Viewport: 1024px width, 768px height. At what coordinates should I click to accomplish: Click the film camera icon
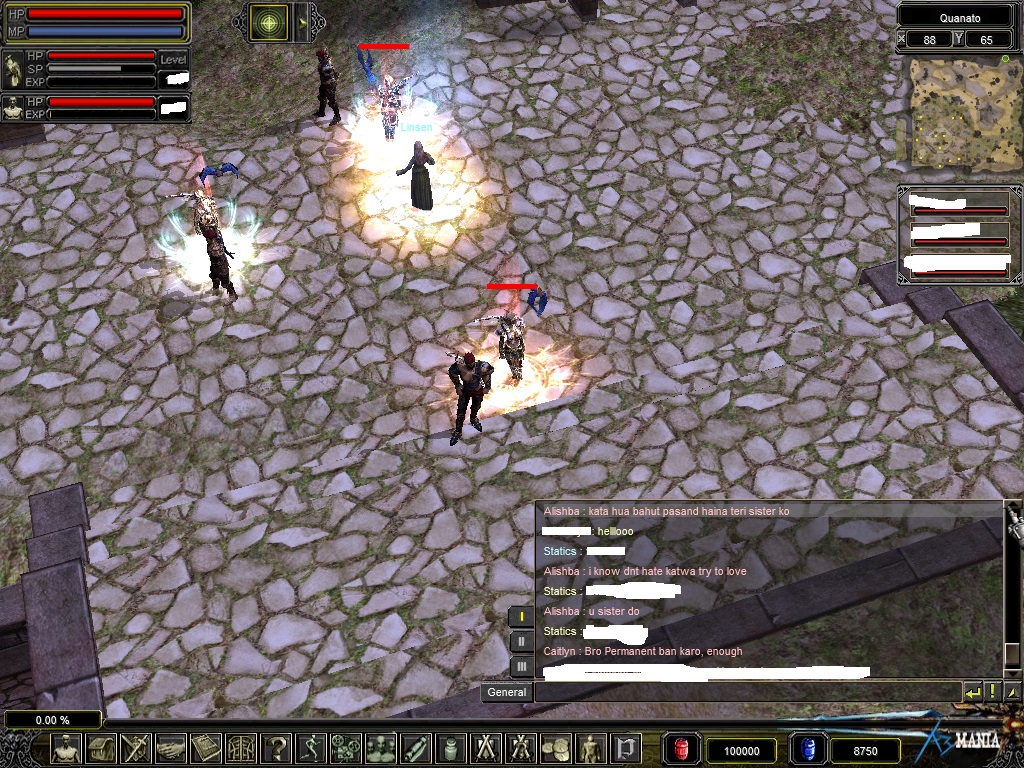tap(348, 748)
